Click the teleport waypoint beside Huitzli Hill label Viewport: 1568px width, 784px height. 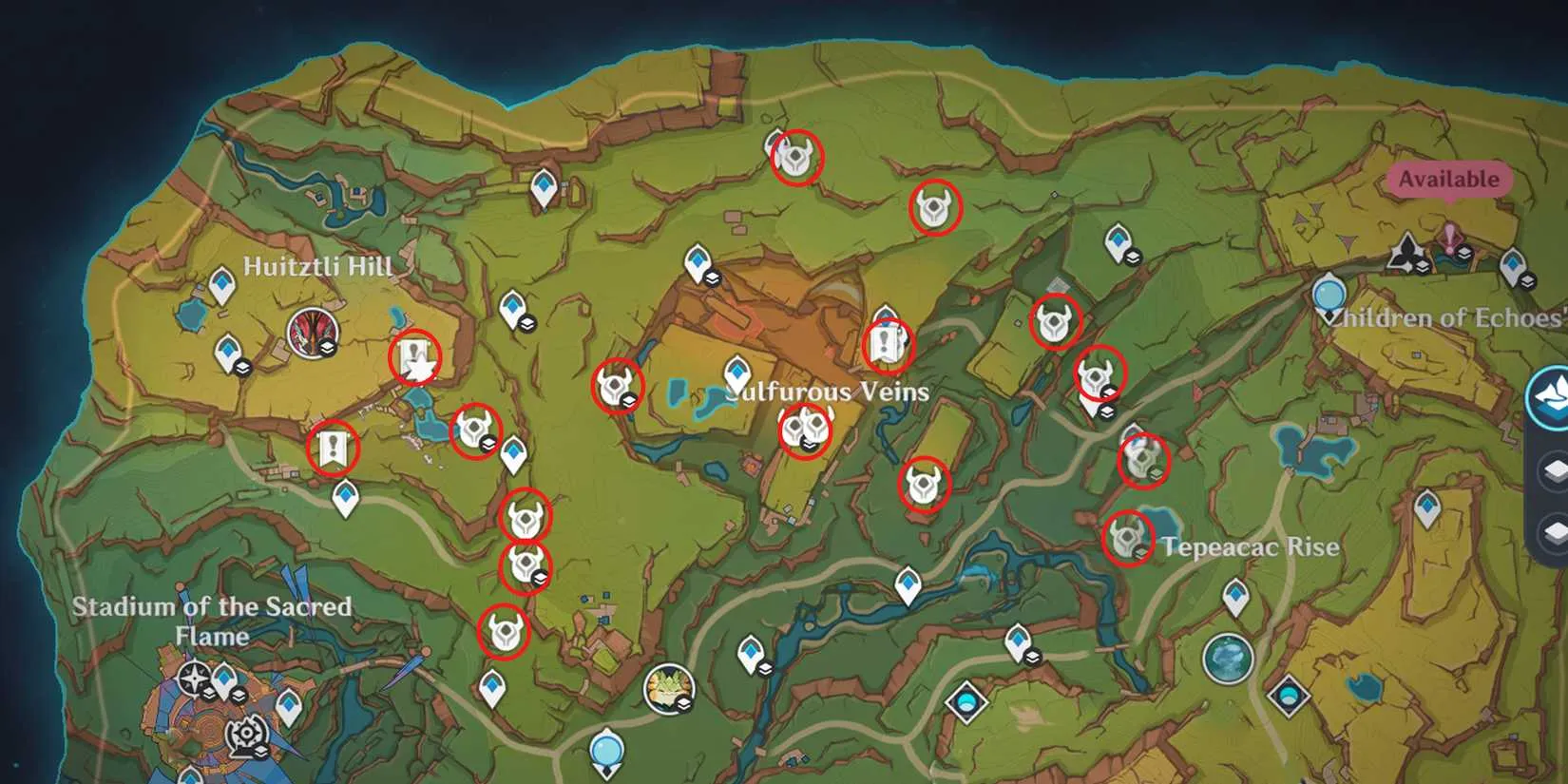221,284
